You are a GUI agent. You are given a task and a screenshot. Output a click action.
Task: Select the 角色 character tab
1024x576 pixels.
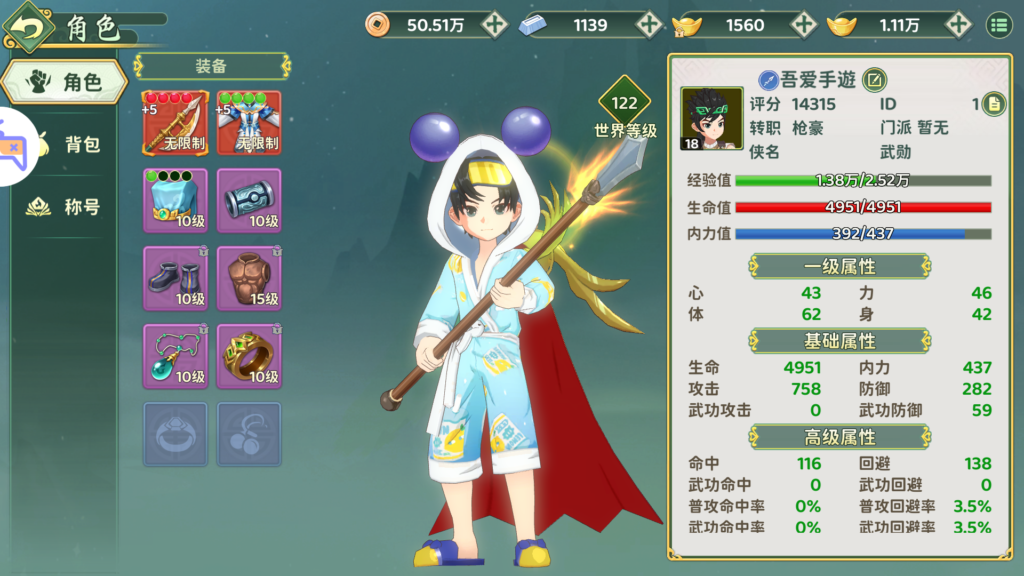tap(66, 82)
